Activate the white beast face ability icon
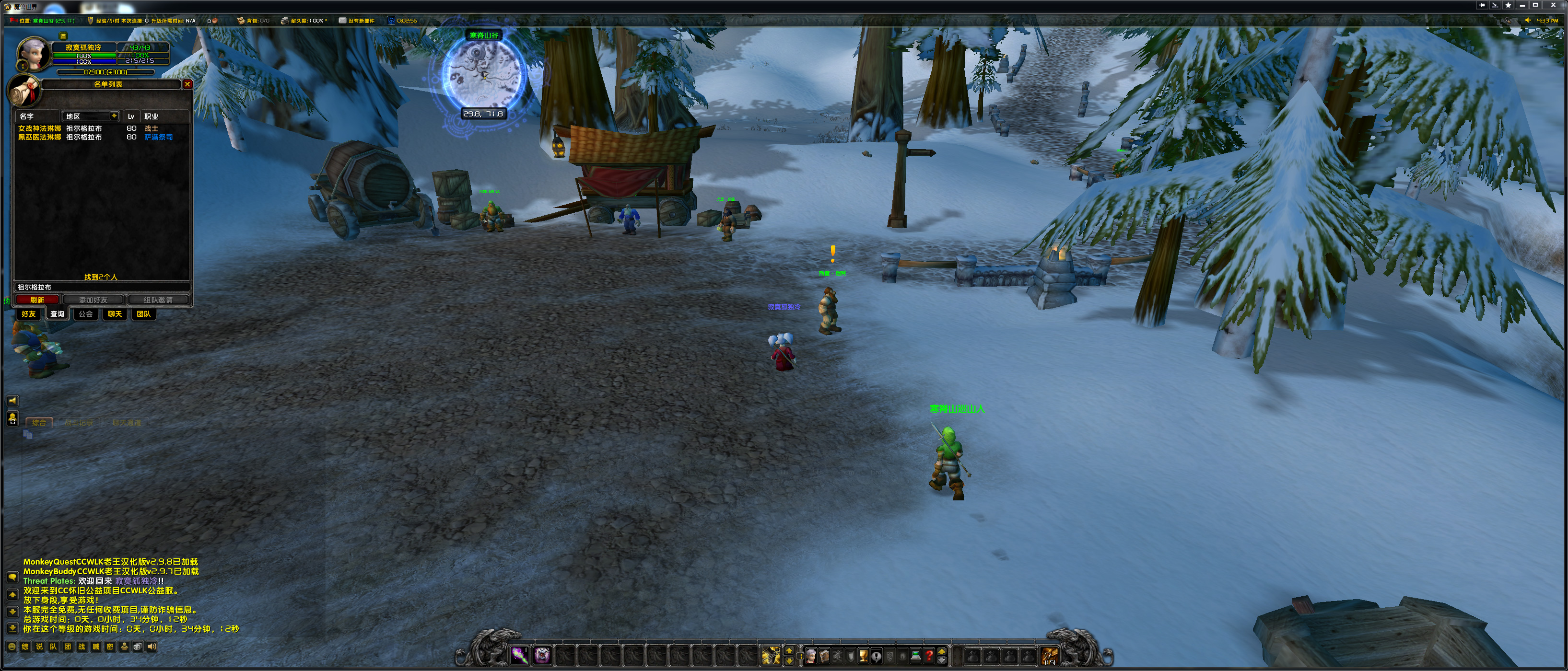 [x=542, y=655]
